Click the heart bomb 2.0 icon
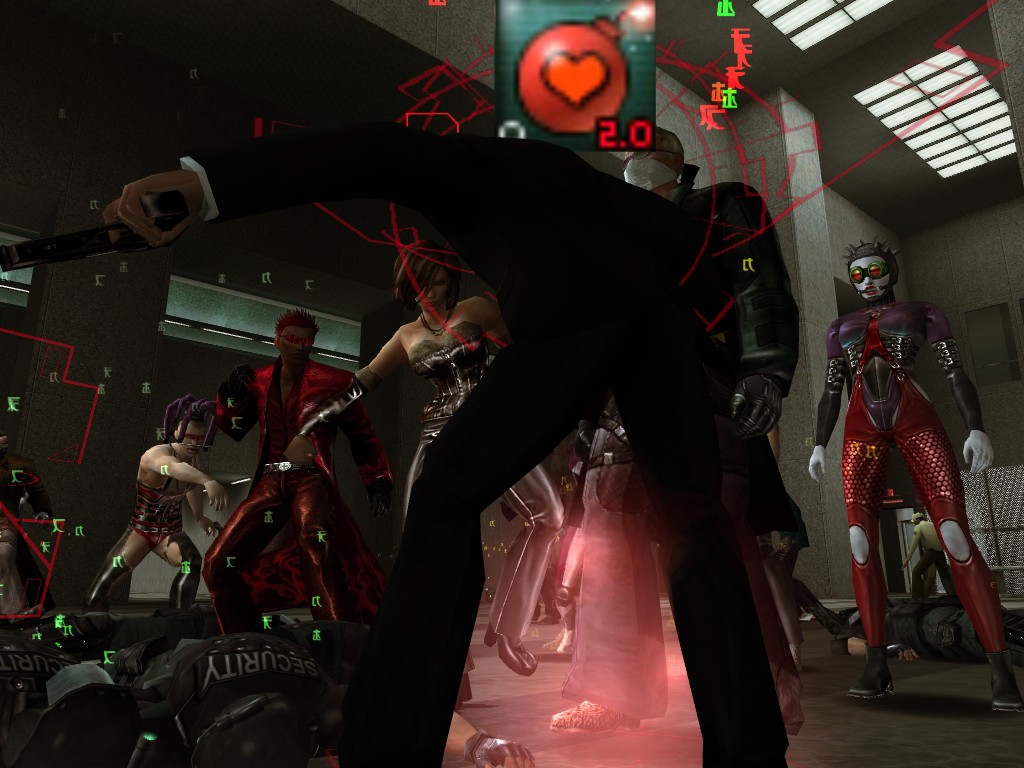 point(575,75)
